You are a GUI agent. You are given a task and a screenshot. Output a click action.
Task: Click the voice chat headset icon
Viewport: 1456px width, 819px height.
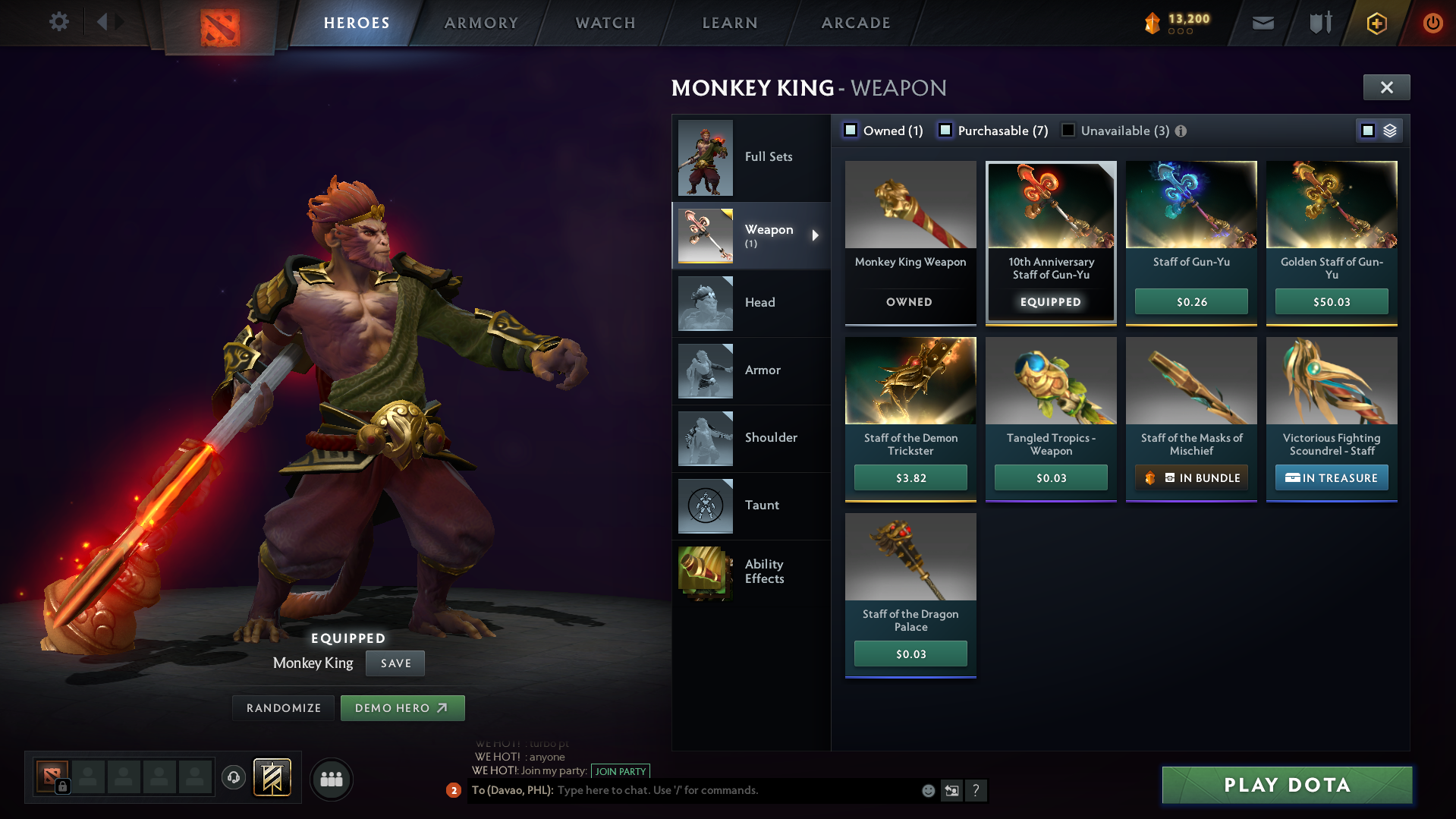pyautogui.click(x=233, y=778)
